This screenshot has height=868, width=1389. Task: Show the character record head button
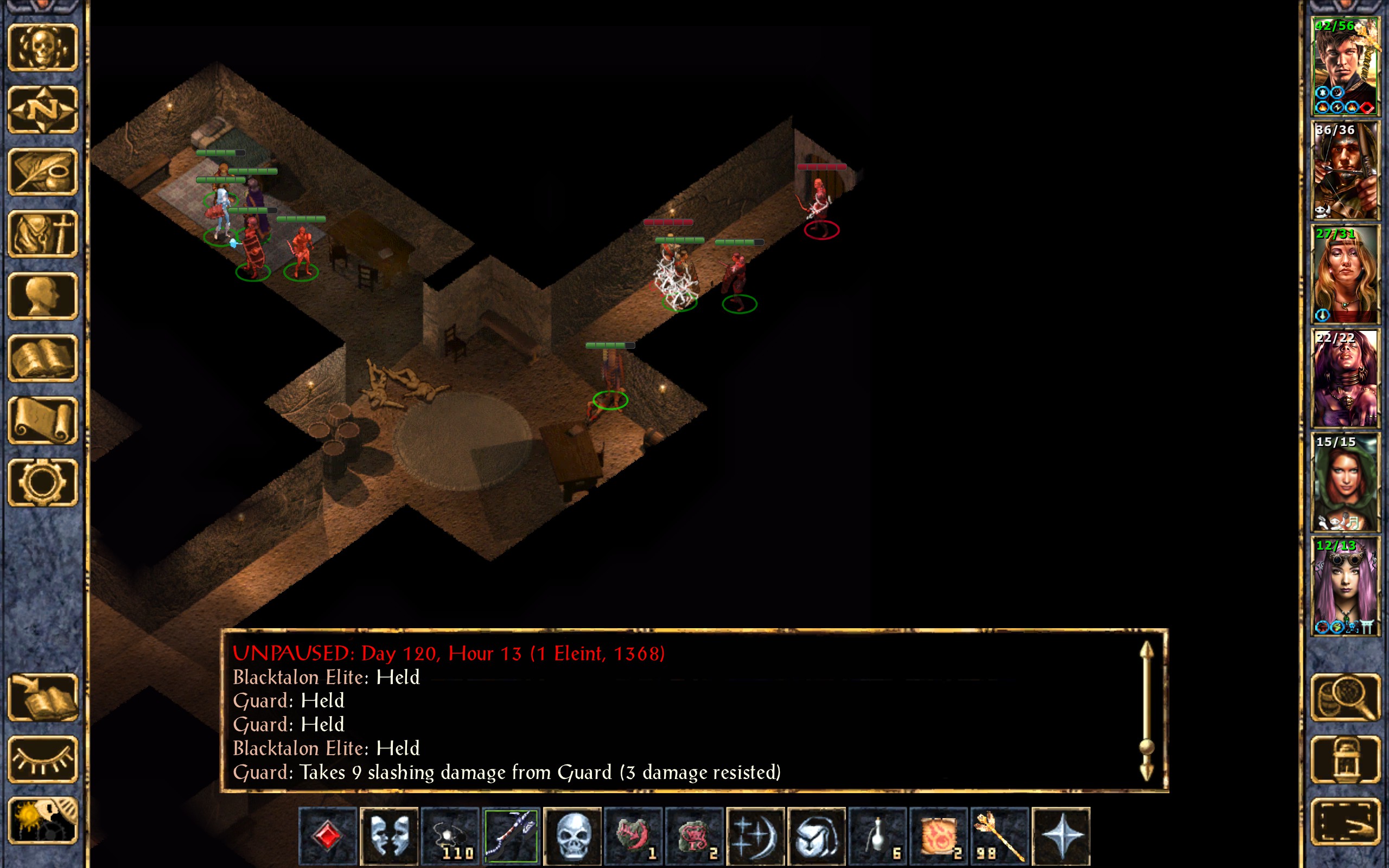43,296
